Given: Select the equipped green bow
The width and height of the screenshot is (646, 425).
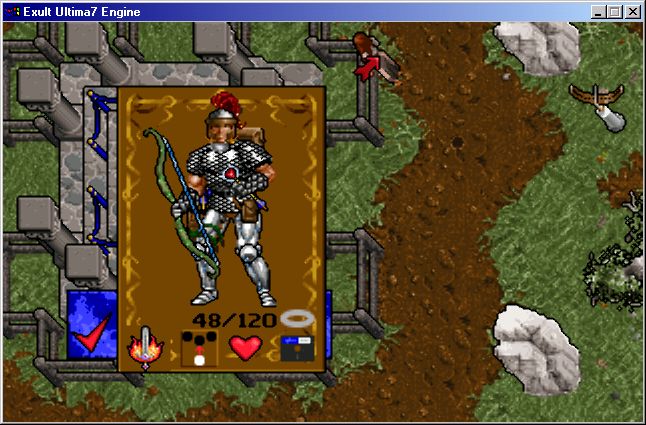Looking at the screenshot, I should pos(168,190).
